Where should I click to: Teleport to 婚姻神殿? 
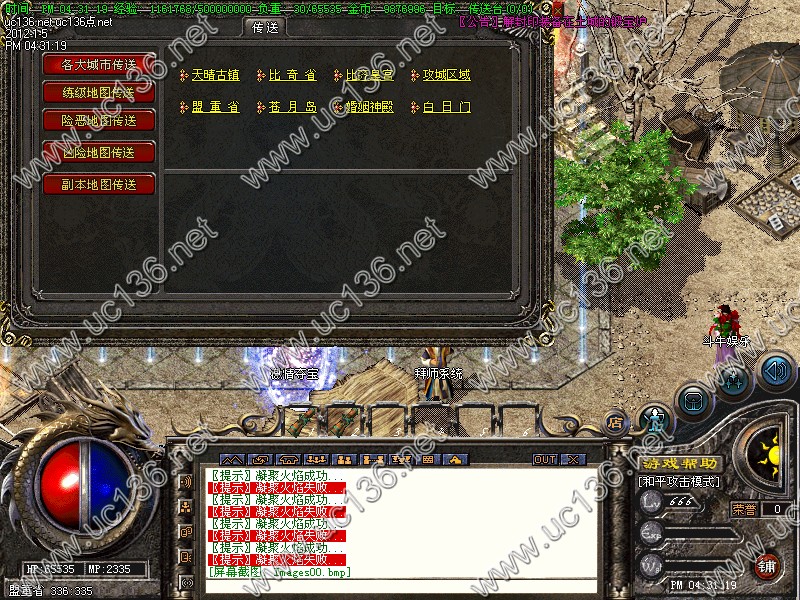coord(369,107)
